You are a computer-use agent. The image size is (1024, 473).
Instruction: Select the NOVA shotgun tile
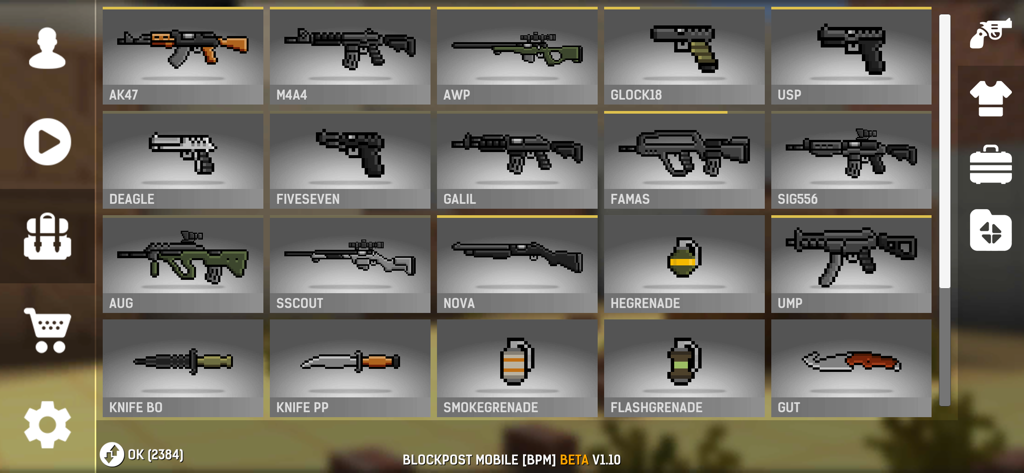point(517,264)
